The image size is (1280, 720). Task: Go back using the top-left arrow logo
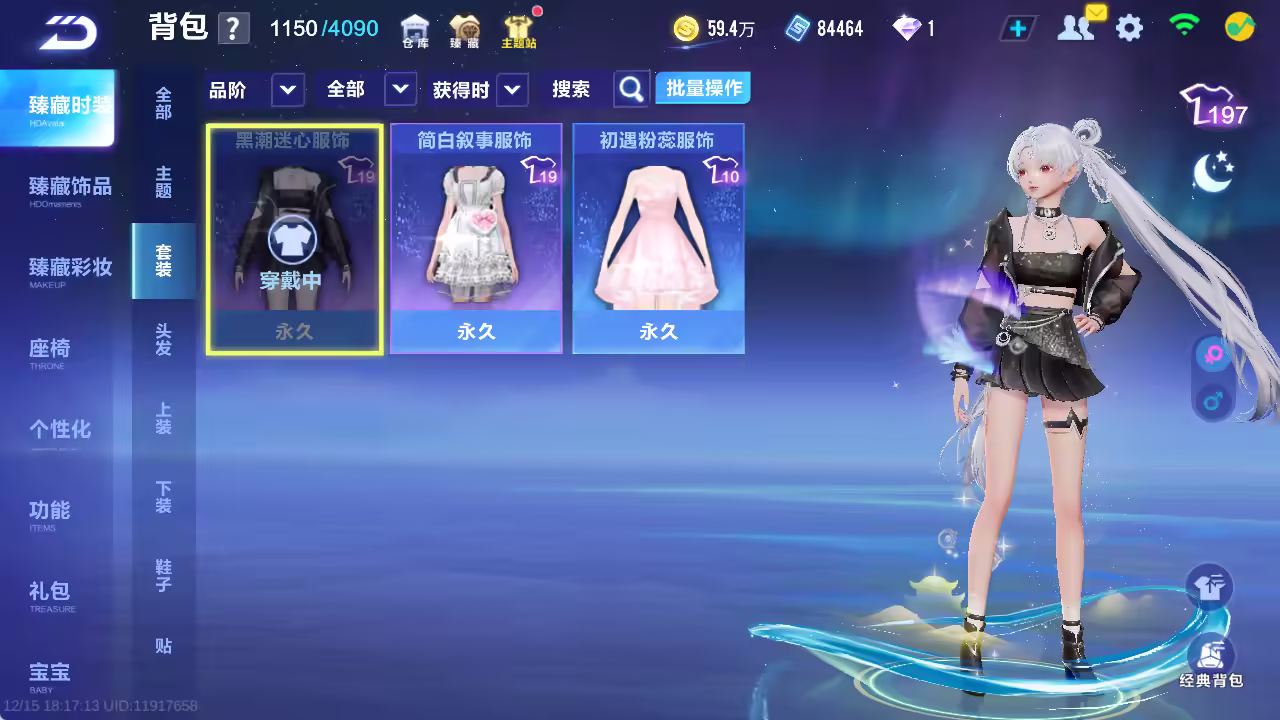tap(68, 33)
